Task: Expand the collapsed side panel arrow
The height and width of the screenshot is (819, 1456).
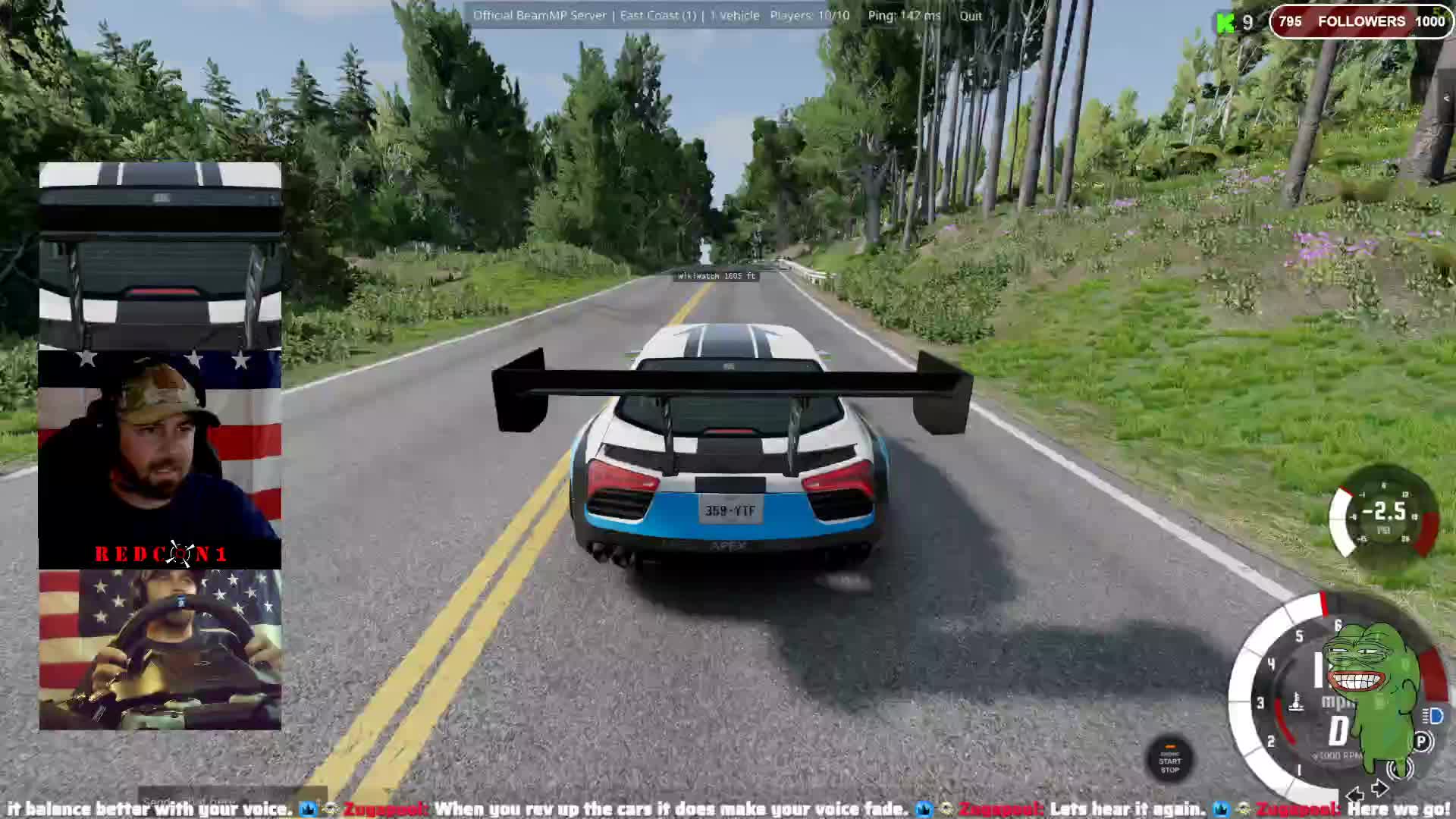Action: pos(1446,99)
